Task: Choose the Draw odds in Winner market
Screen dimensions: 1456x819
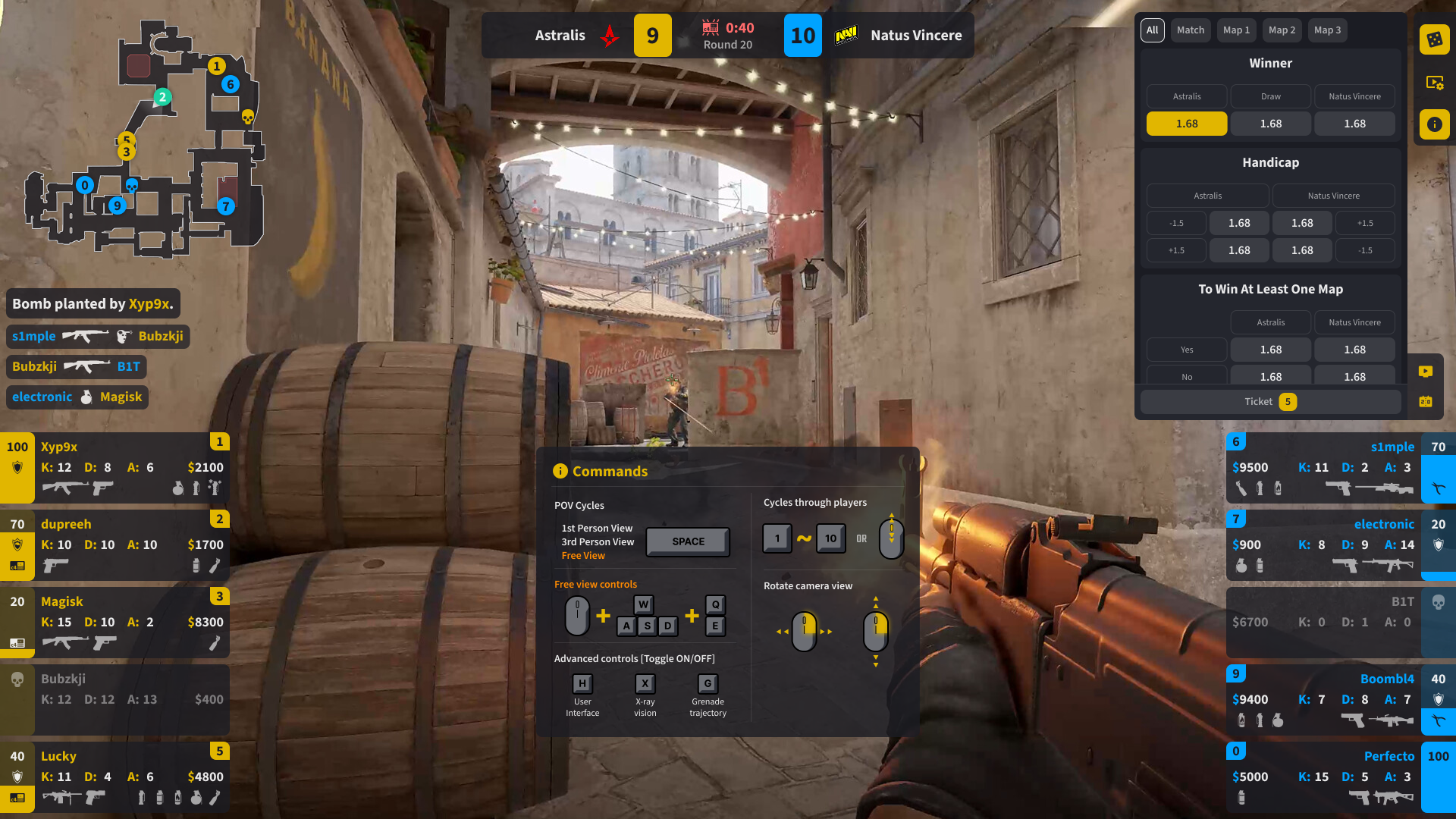Action: point(1270,124)
